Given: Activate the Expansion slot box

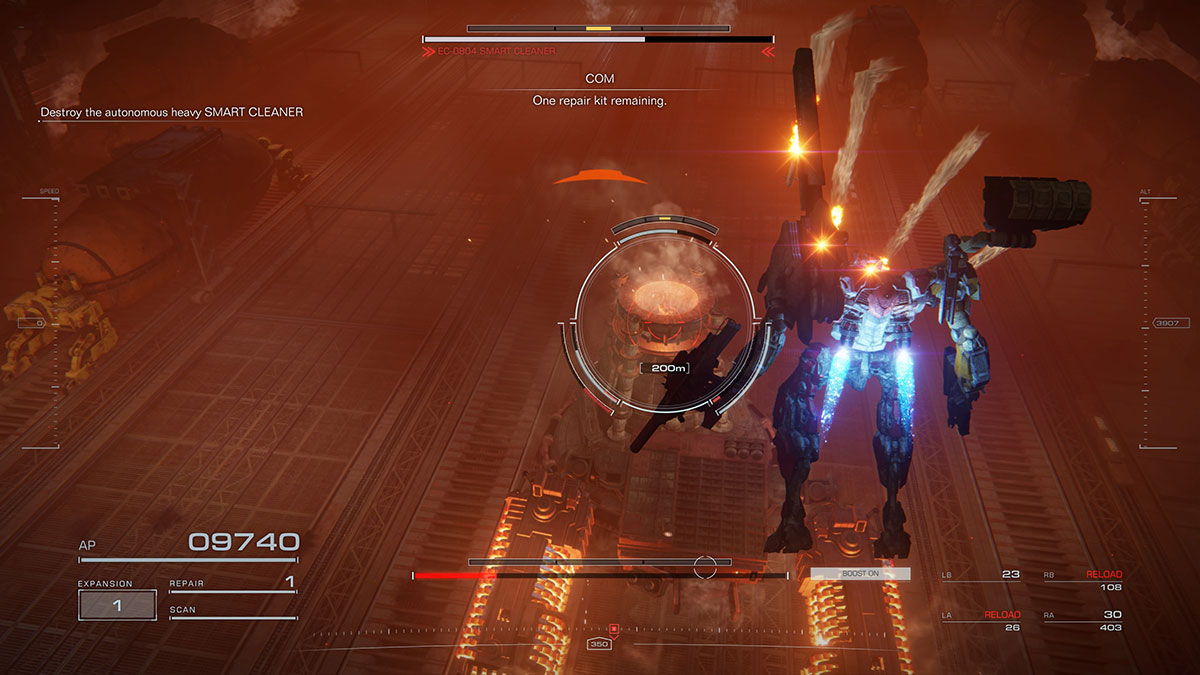Looking at the screenshot, I should [x=117, y=605].
